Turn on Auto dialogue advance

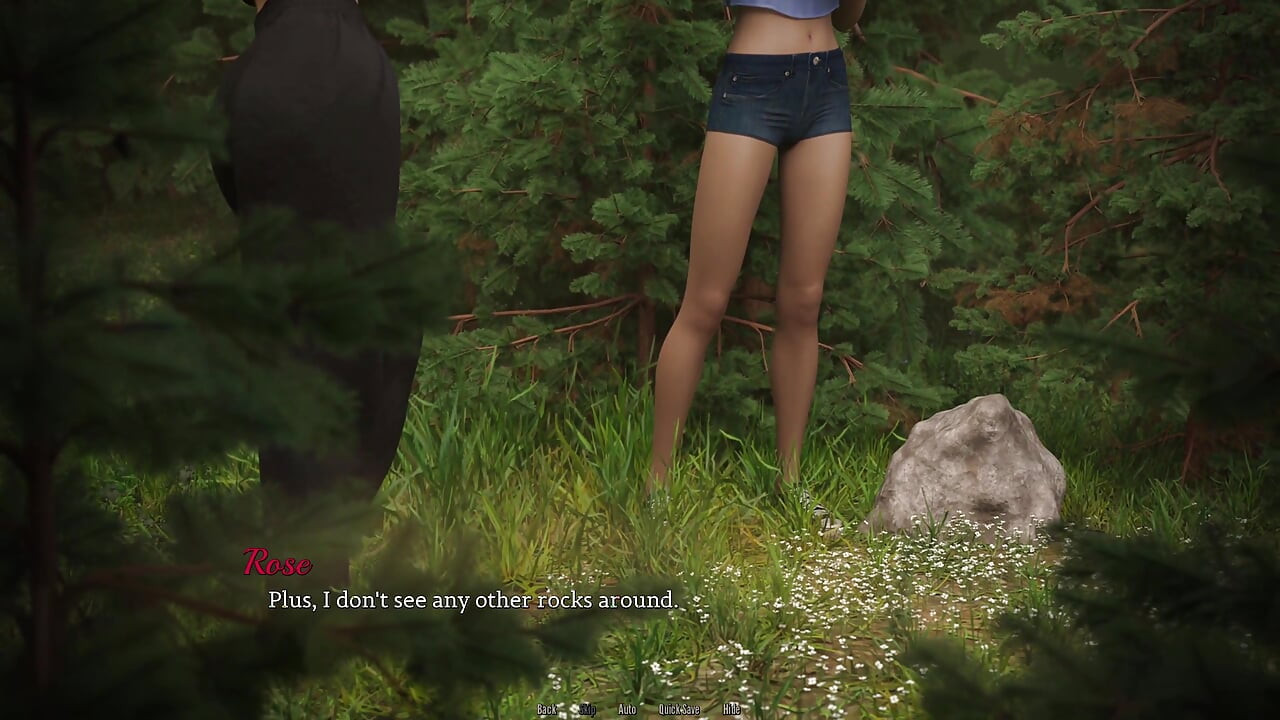coord(627,709)
